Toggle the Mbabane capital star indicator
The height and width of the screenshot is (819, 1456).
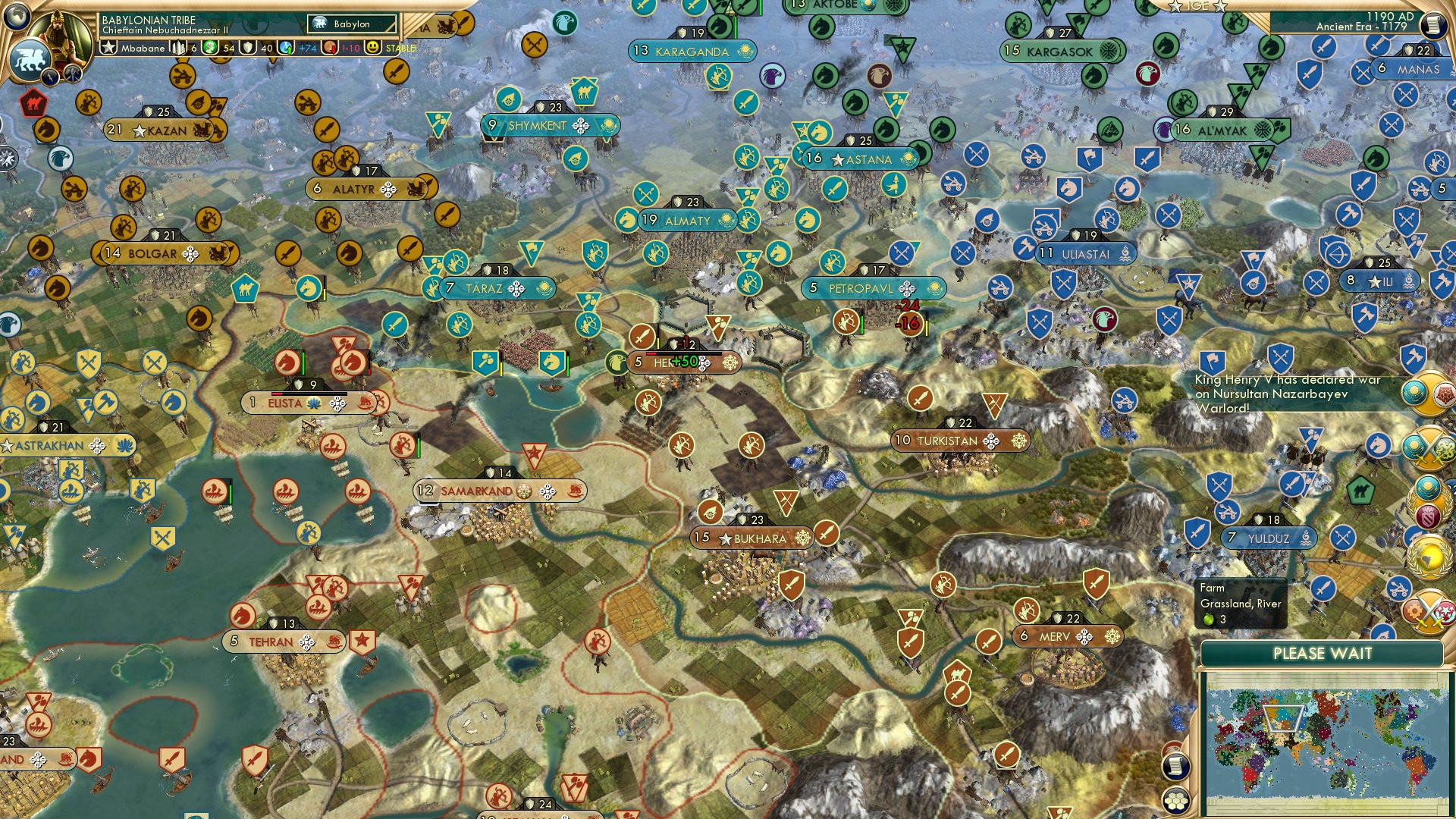point(109,47)
